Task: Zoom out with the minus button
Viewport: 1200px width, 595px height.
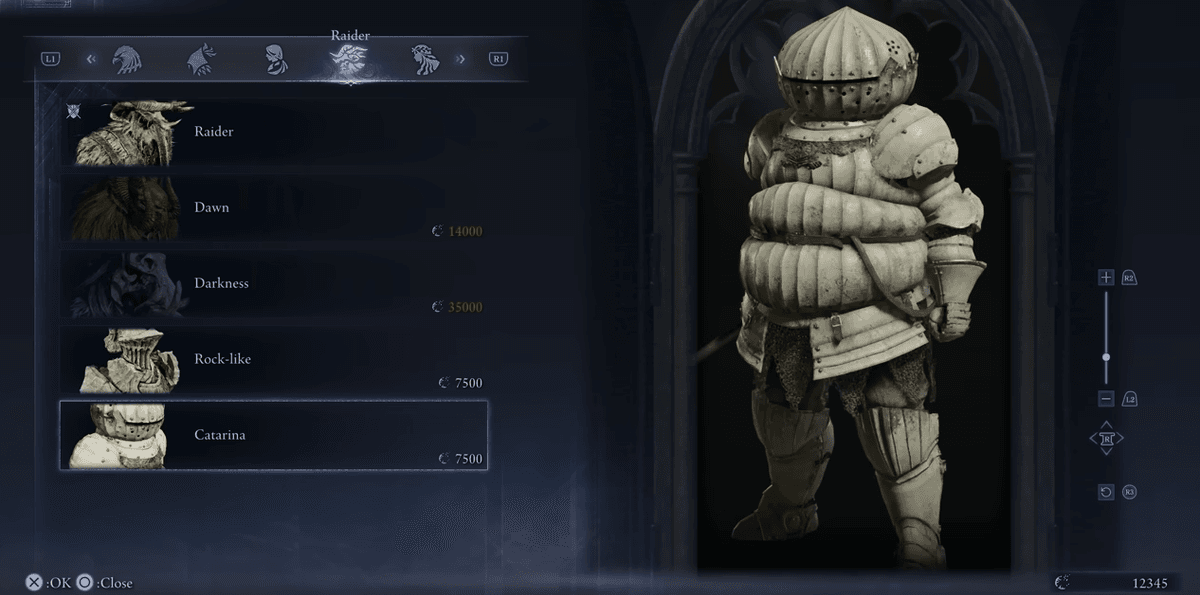Action: [1106, 399]
